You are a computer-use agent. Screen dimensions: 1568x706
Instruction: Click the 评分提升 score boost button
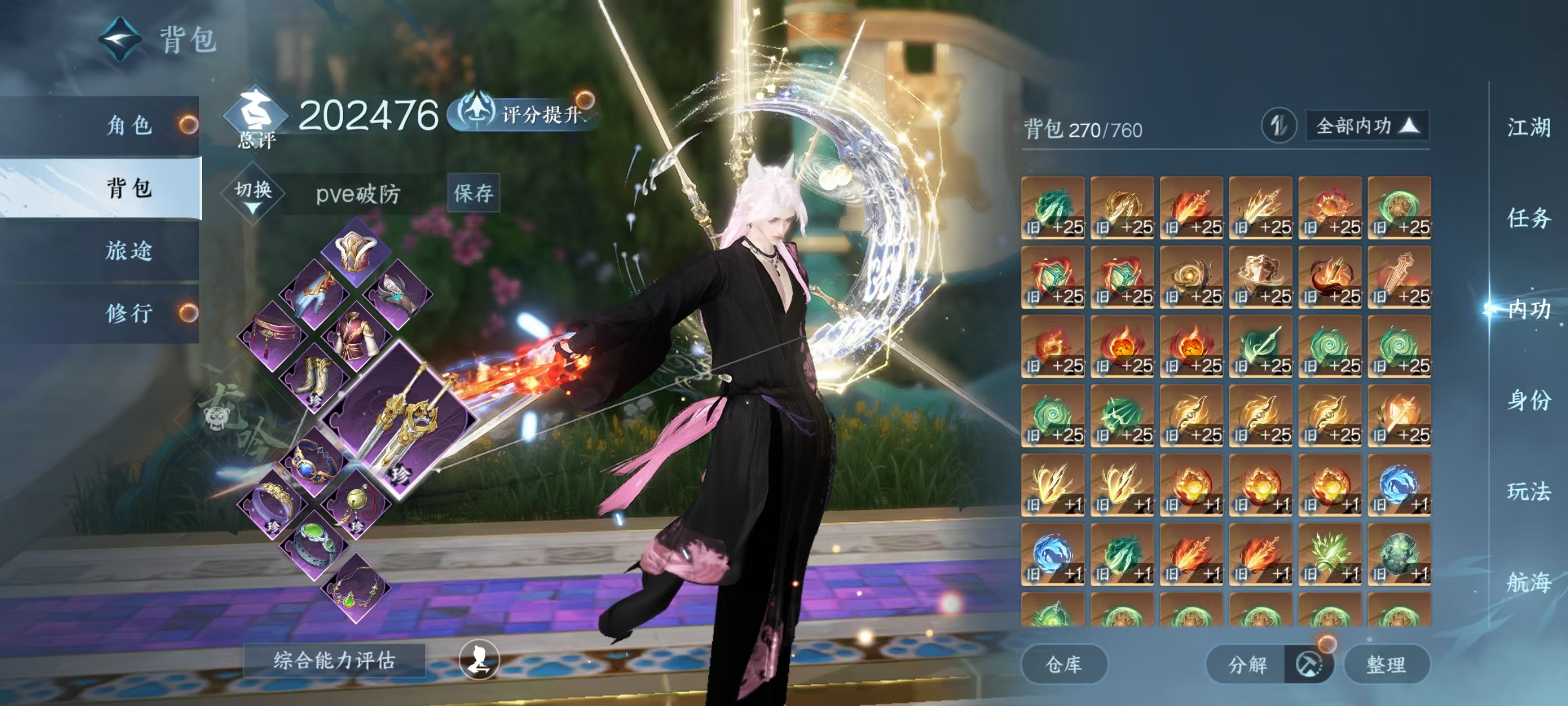(x=525, y=113)
